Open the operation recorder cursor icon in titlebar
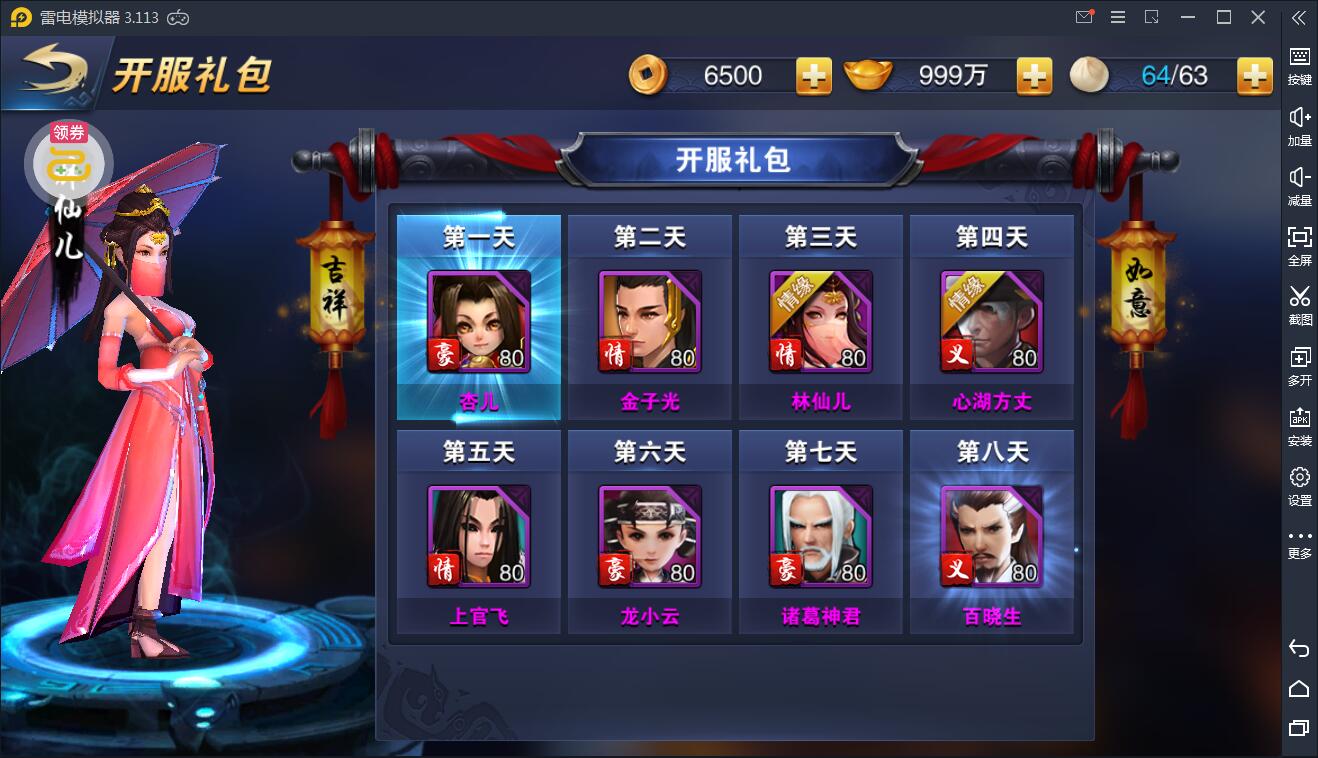The image size is (1318, 758). point(1151,17)
